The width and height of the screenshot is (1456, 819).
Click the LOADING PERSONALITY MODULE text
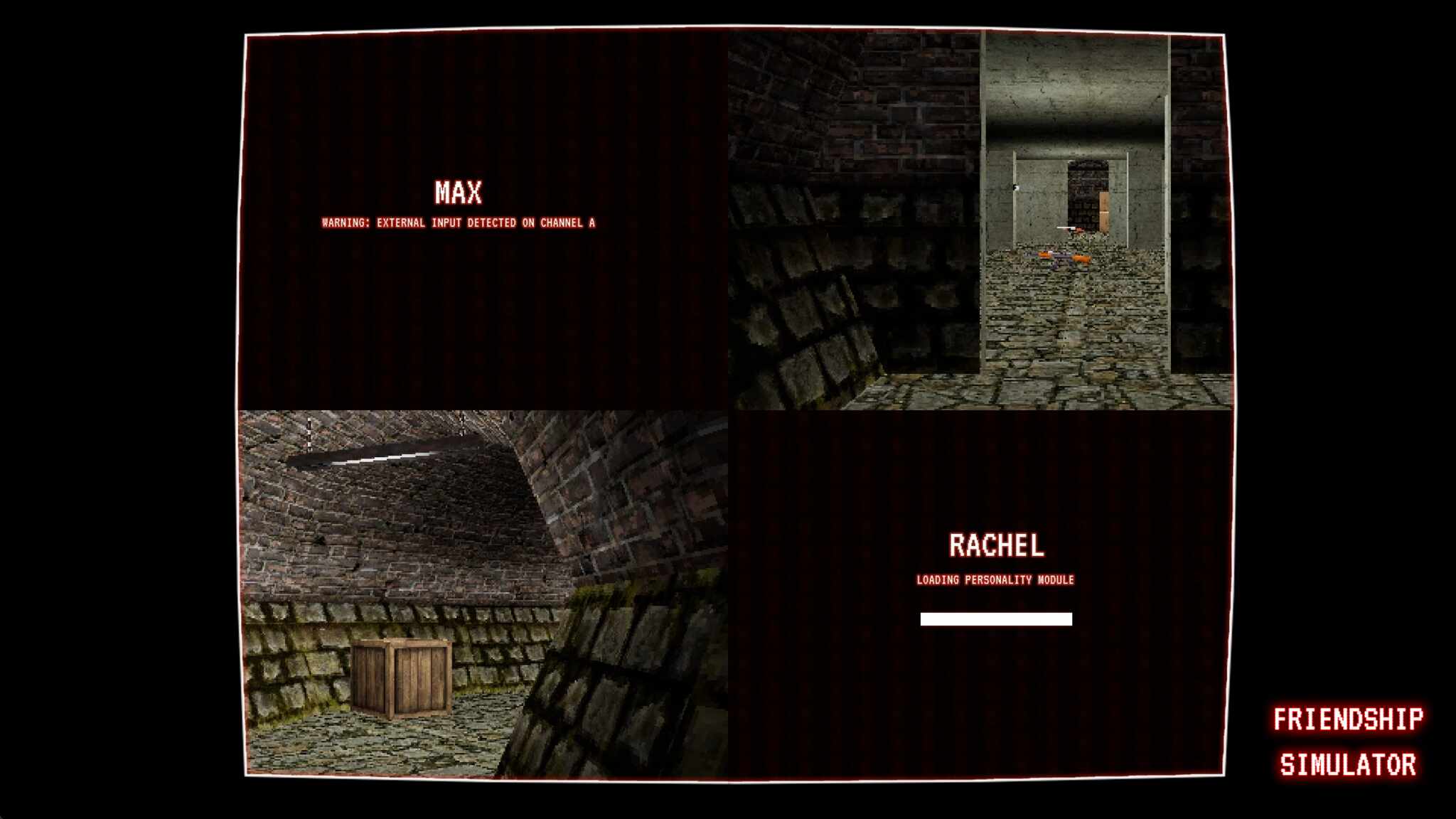(995, 579)
